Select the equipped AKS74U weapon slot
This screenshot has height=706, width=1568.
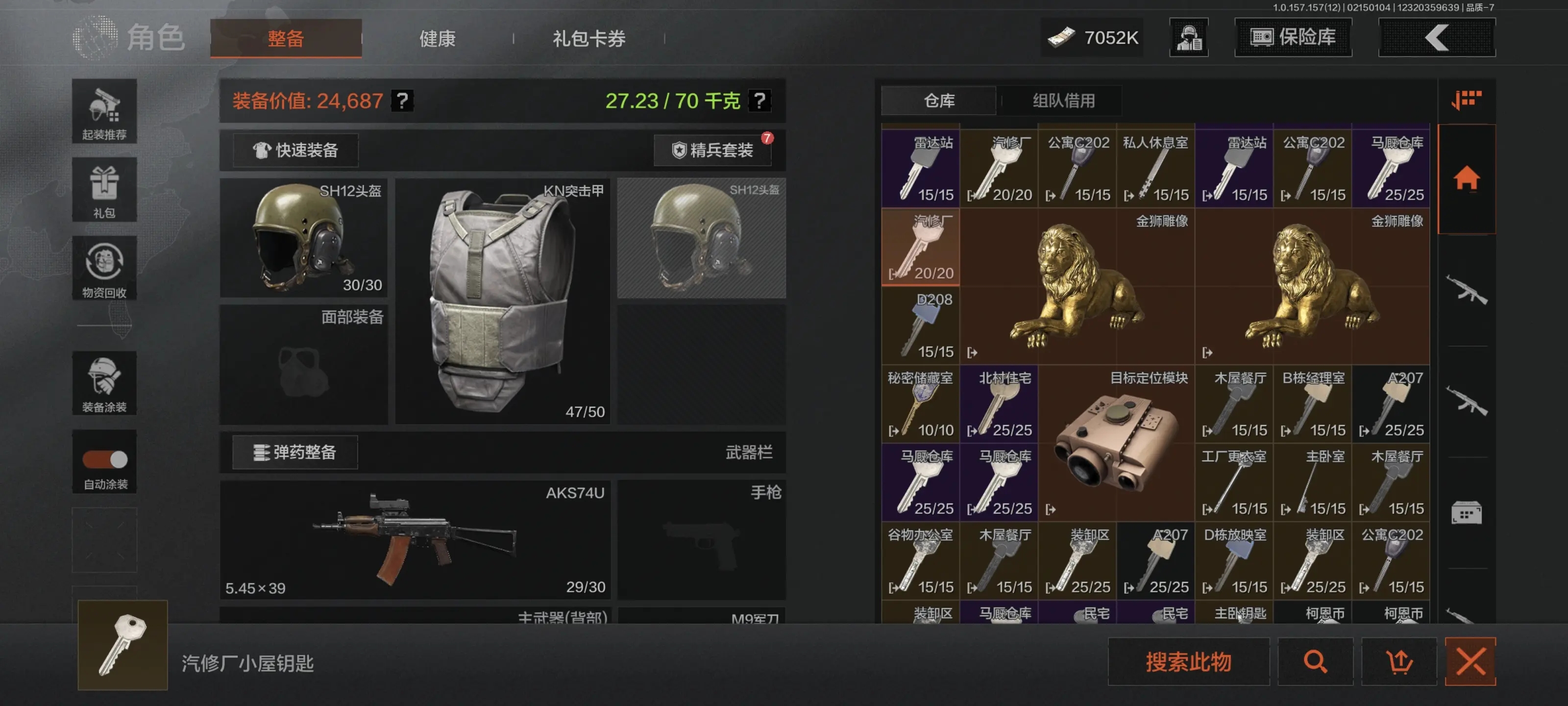[415, 539]
